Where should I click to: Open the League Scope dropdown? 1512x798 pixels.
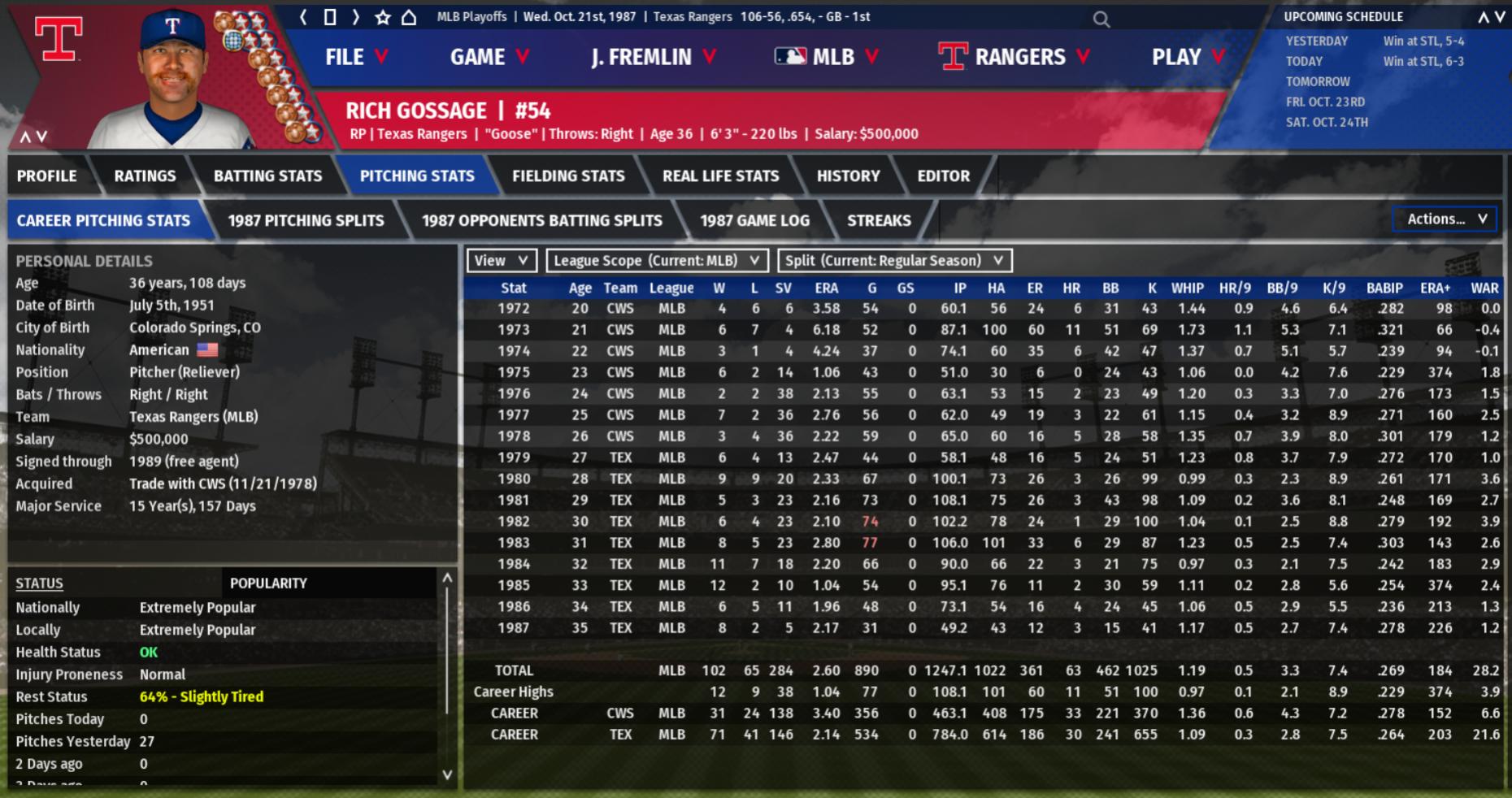pyautogui.click(x=656, y=260)
